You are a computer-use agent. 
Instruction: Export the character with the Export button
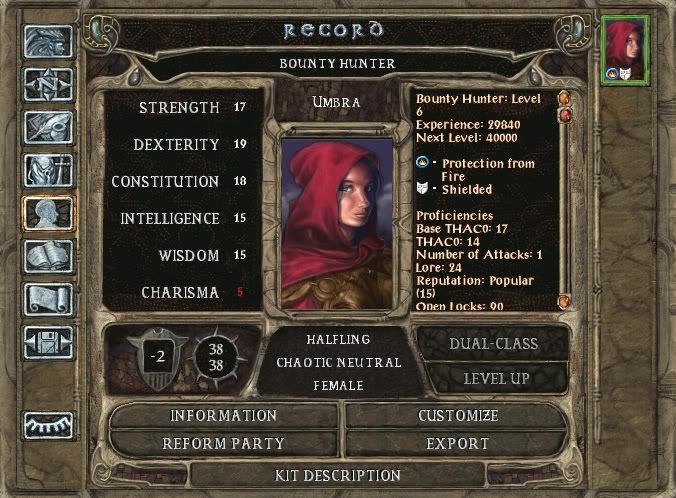pos(460,443)
